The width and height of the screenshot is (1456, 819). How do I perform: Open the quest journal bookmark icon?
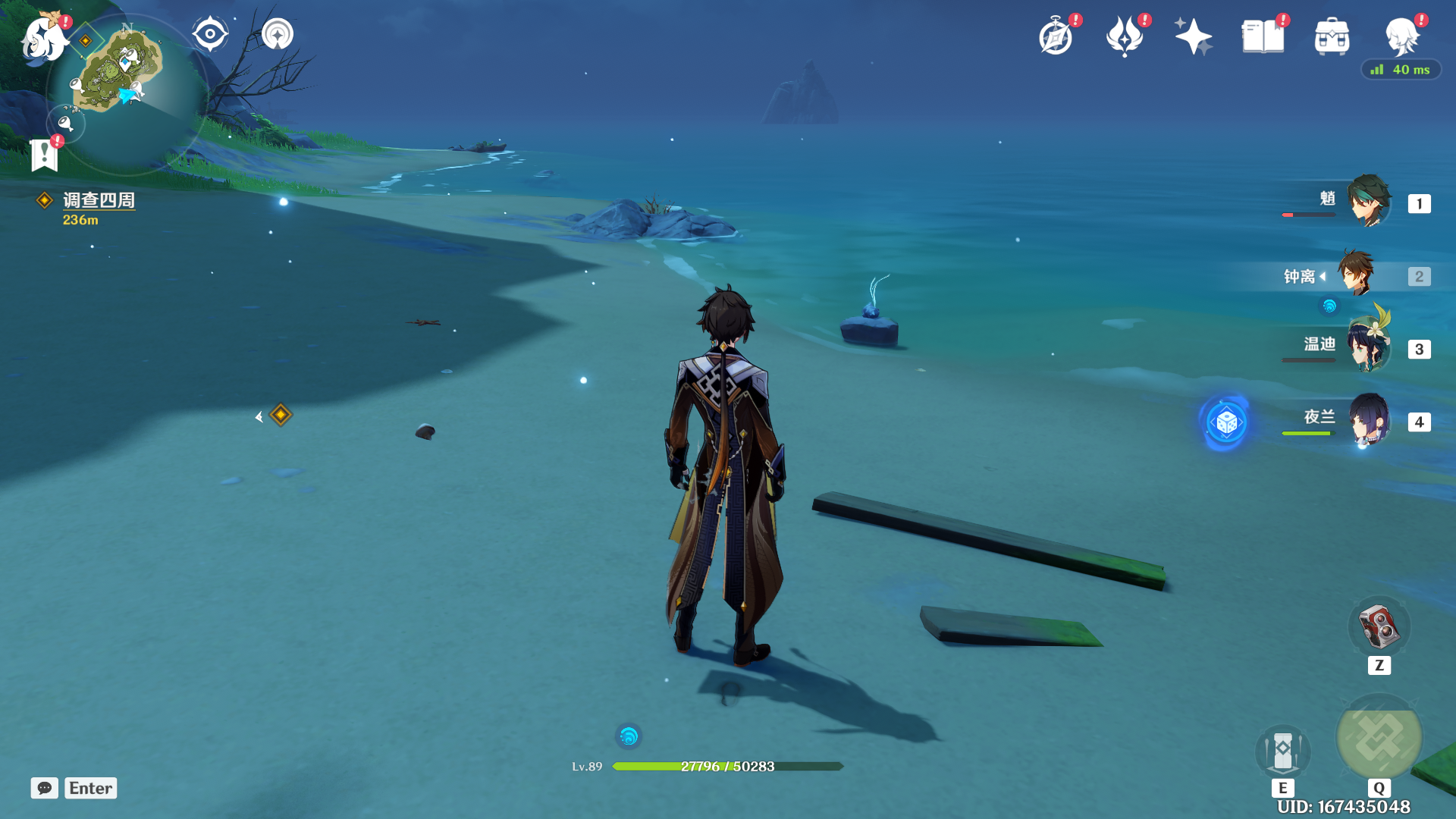click(45, 155)
